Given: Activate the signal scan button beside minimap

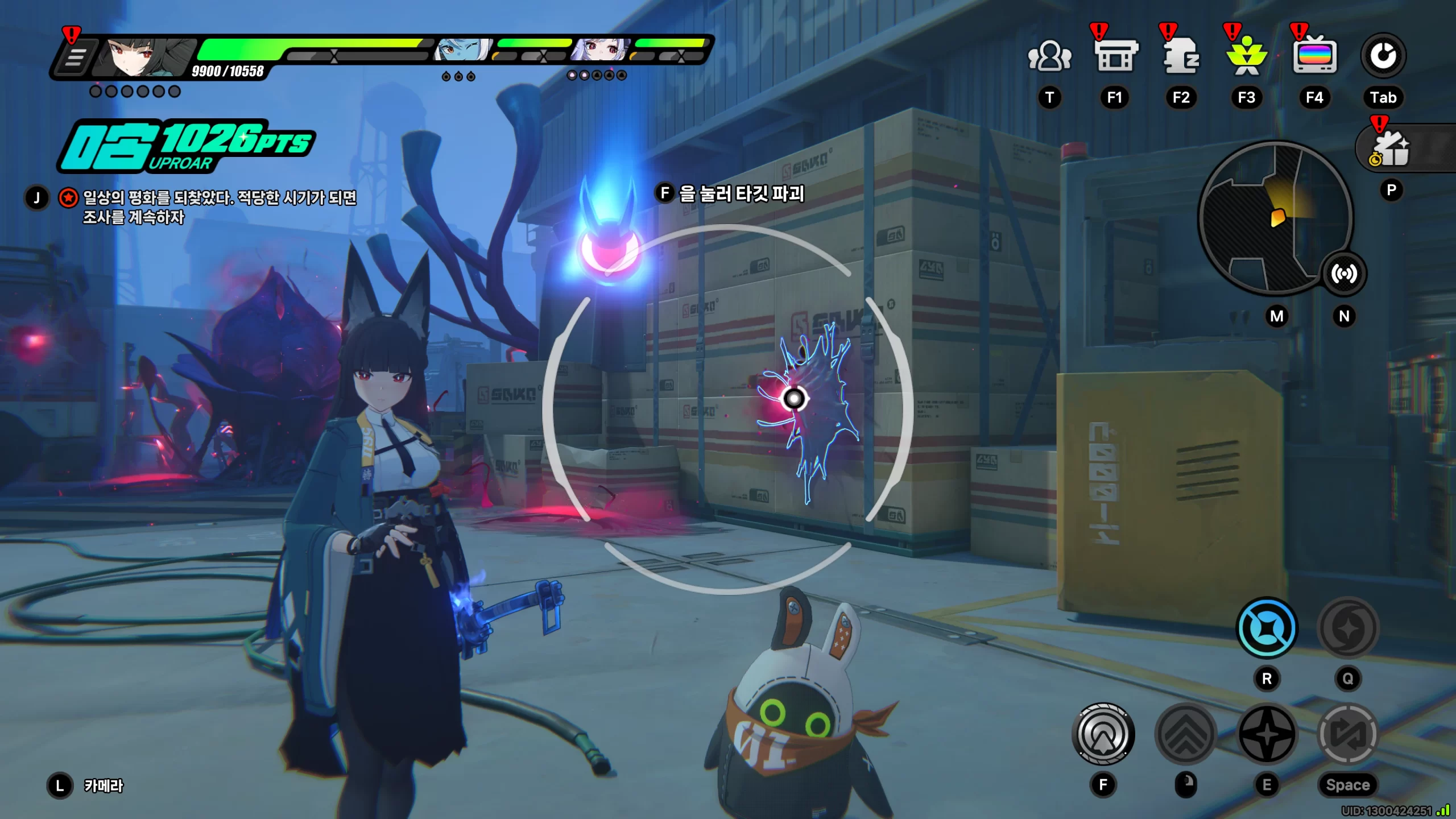Looking at the screenshot, I should [x=1343, y=274].
